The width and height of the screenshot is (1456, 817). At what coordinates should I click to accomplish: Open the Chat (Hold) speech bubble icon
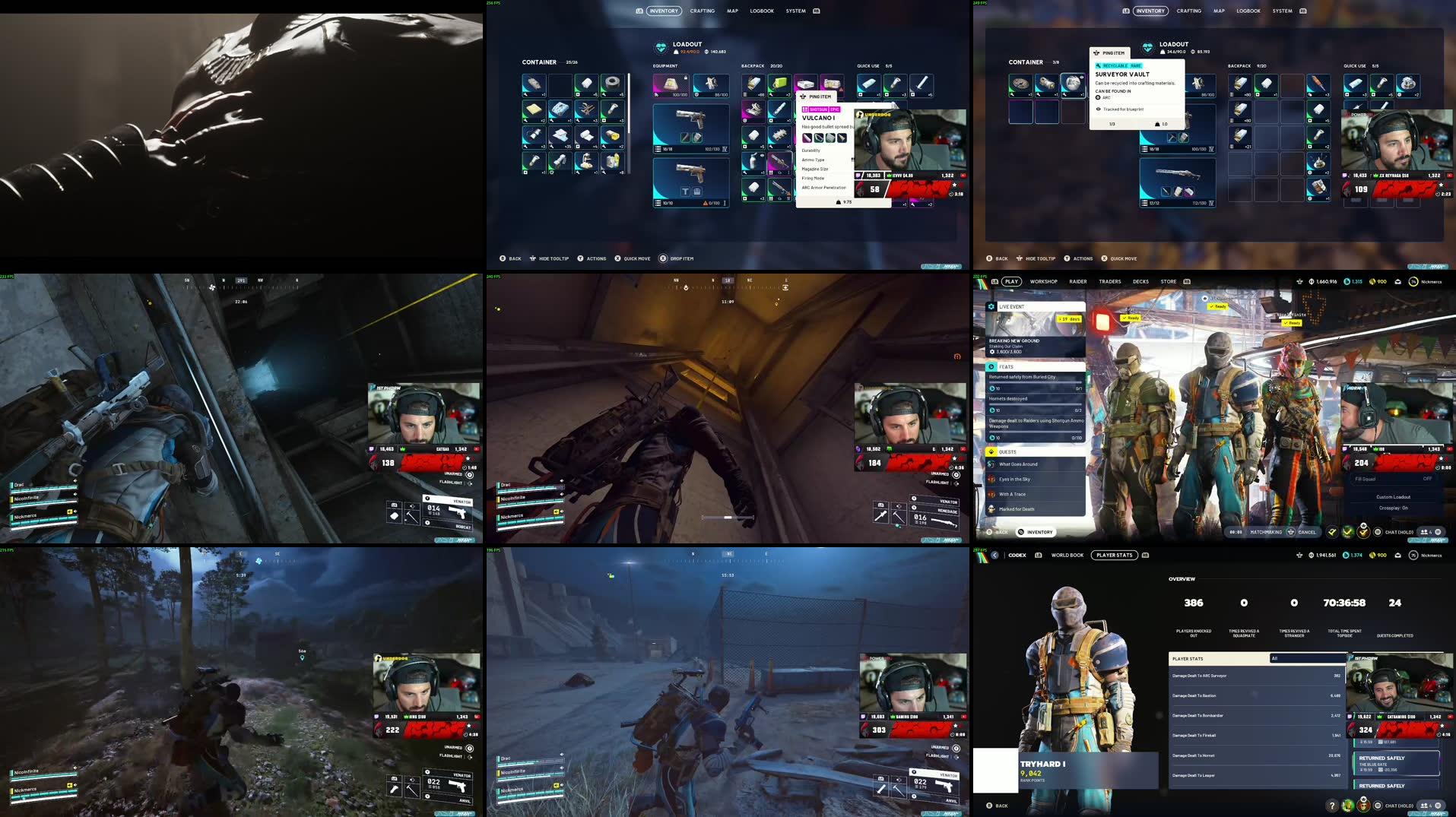point(1378,532)
